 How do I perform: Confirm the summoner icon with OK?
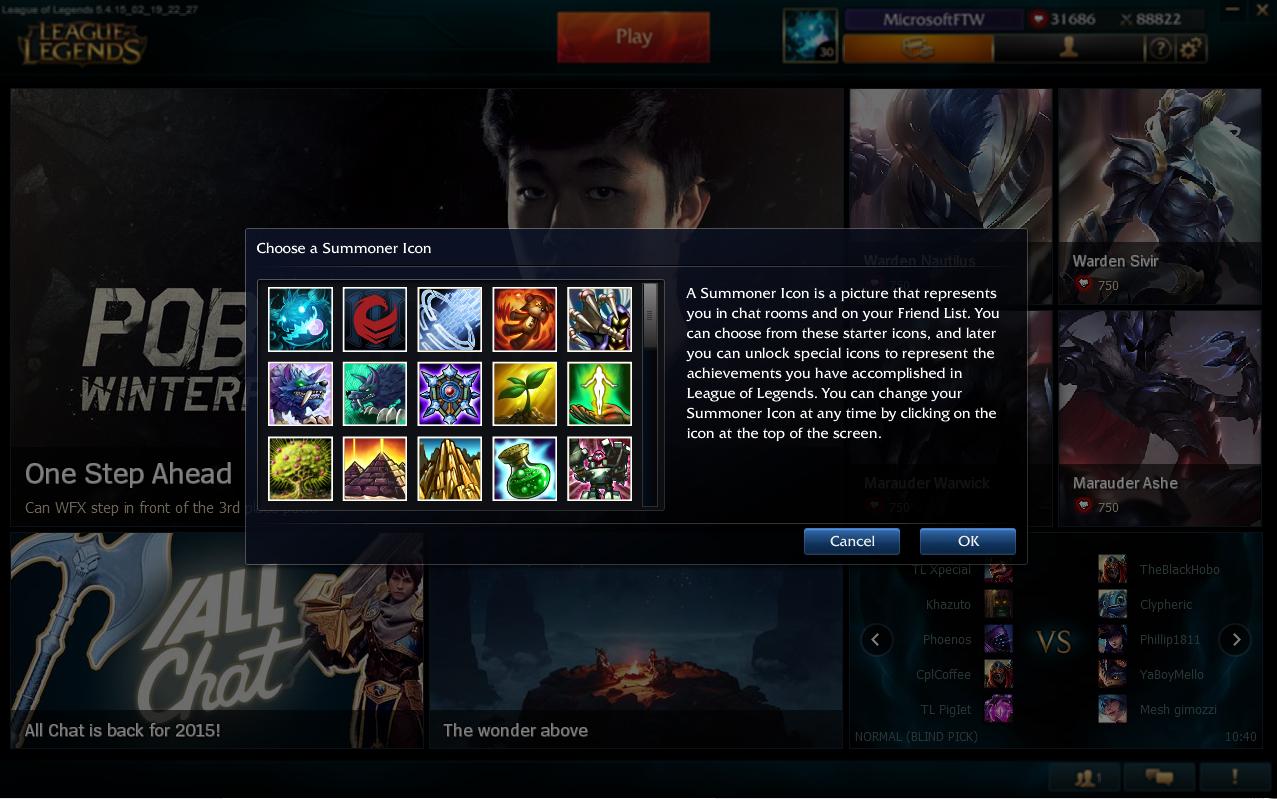pos(967,541)
